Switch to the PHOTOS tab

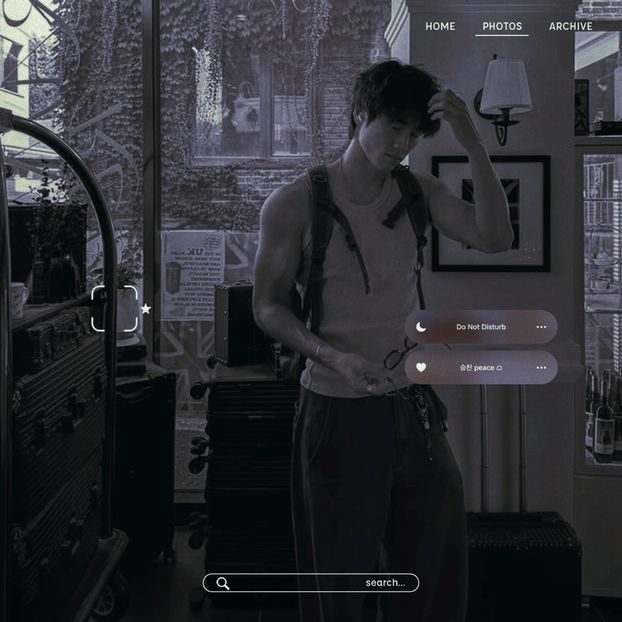click(x=502, y=26)
